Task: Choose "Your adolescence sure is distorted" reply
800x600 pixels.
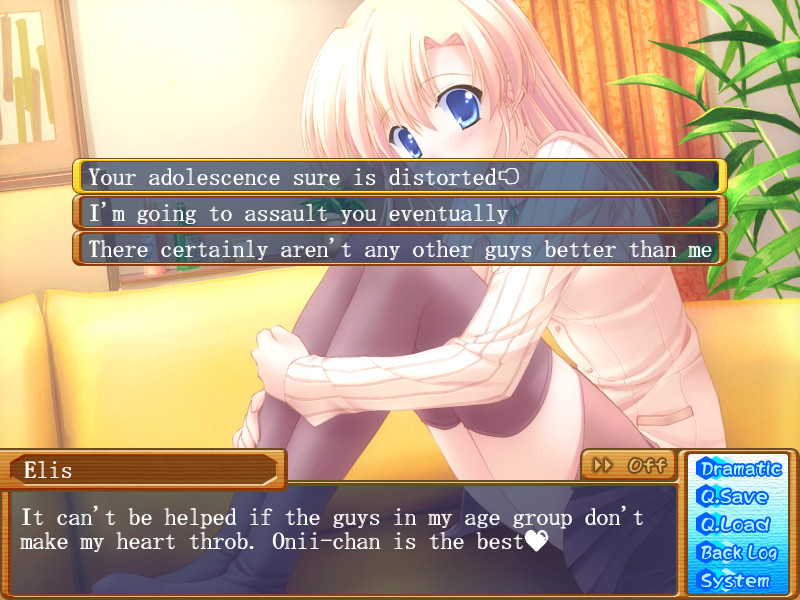Action: tap(397, 177)
